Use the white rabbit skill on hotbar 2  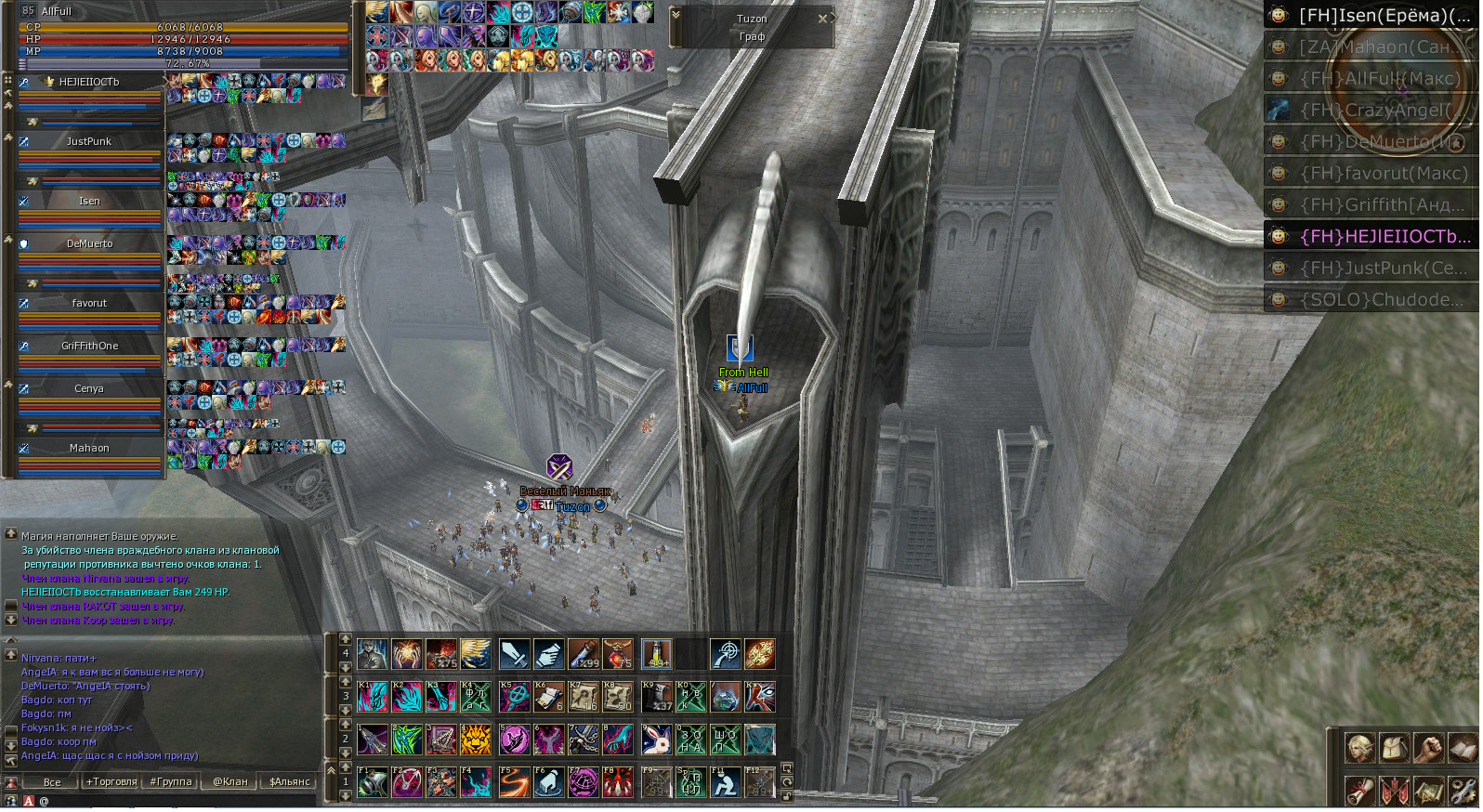[x=656, y=740]
